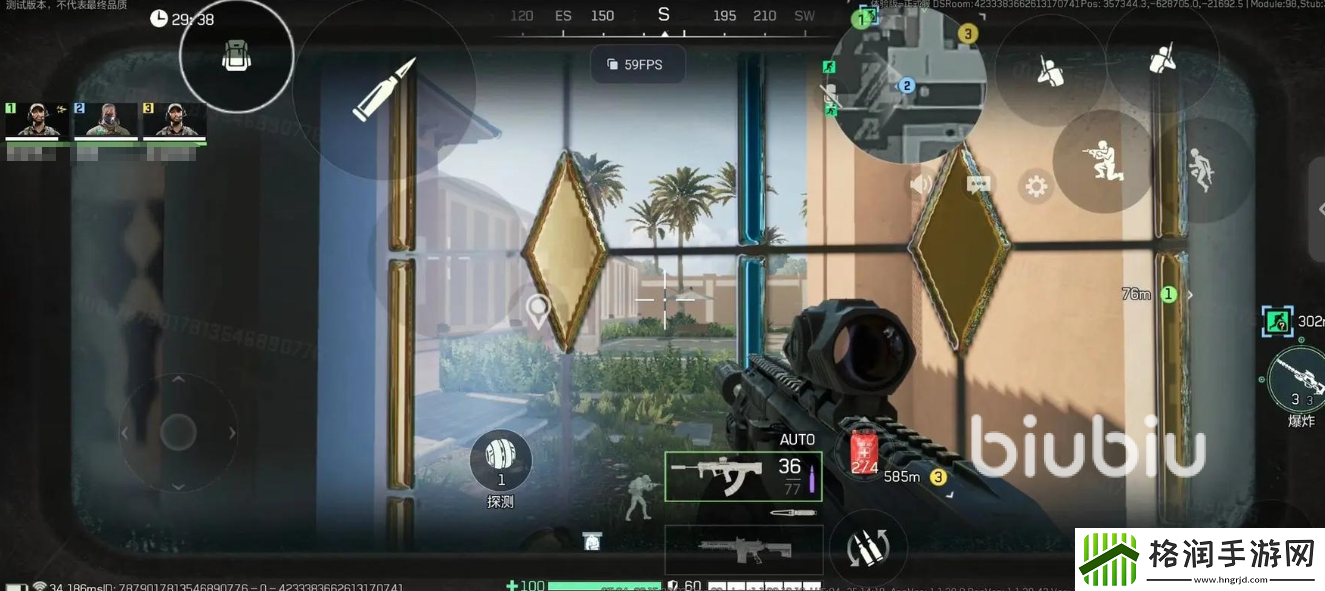The height and width of the screenshot is (591, 1325).
Task: Toggle the speaker voice icon
Action: point(920,184)
